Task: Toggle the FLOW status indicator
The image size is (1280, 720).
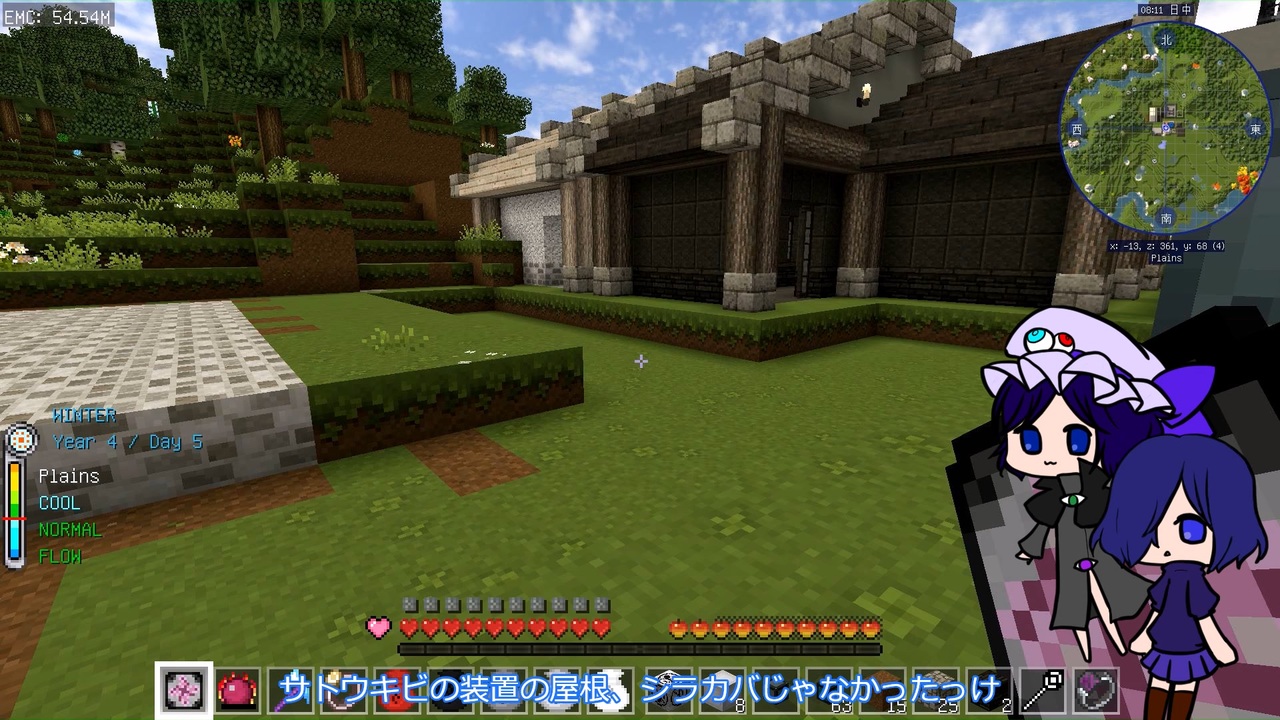Action: pos(59,557)
